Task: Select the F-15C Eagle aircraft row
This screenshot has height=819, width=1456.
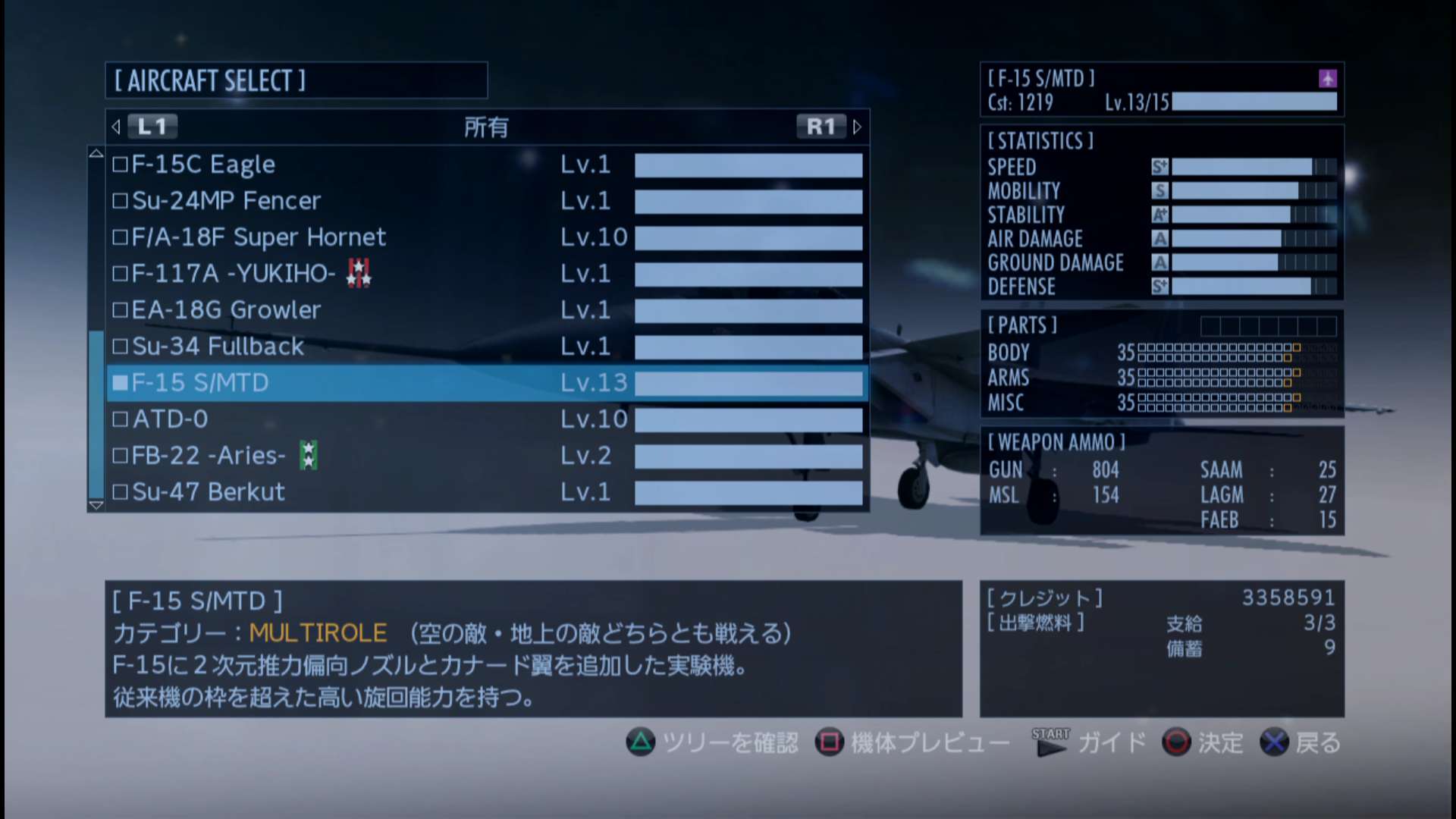Action: coord(485,165)
